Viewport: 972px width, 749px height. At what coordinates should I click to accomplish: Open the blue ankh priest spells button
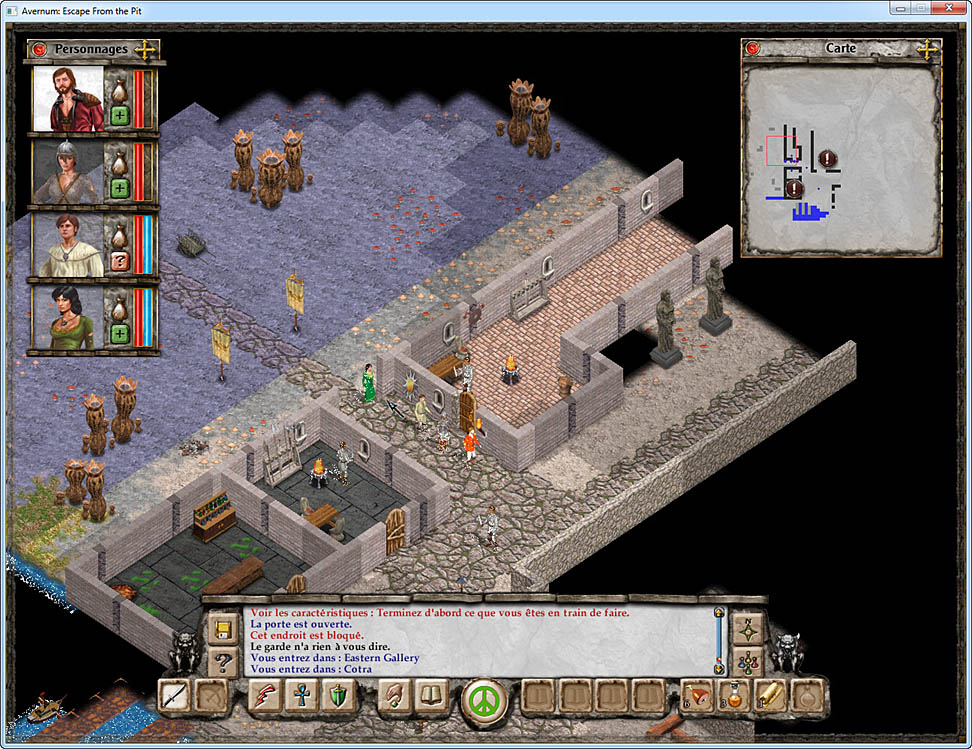pyautogui.click(x=301, y=696)
